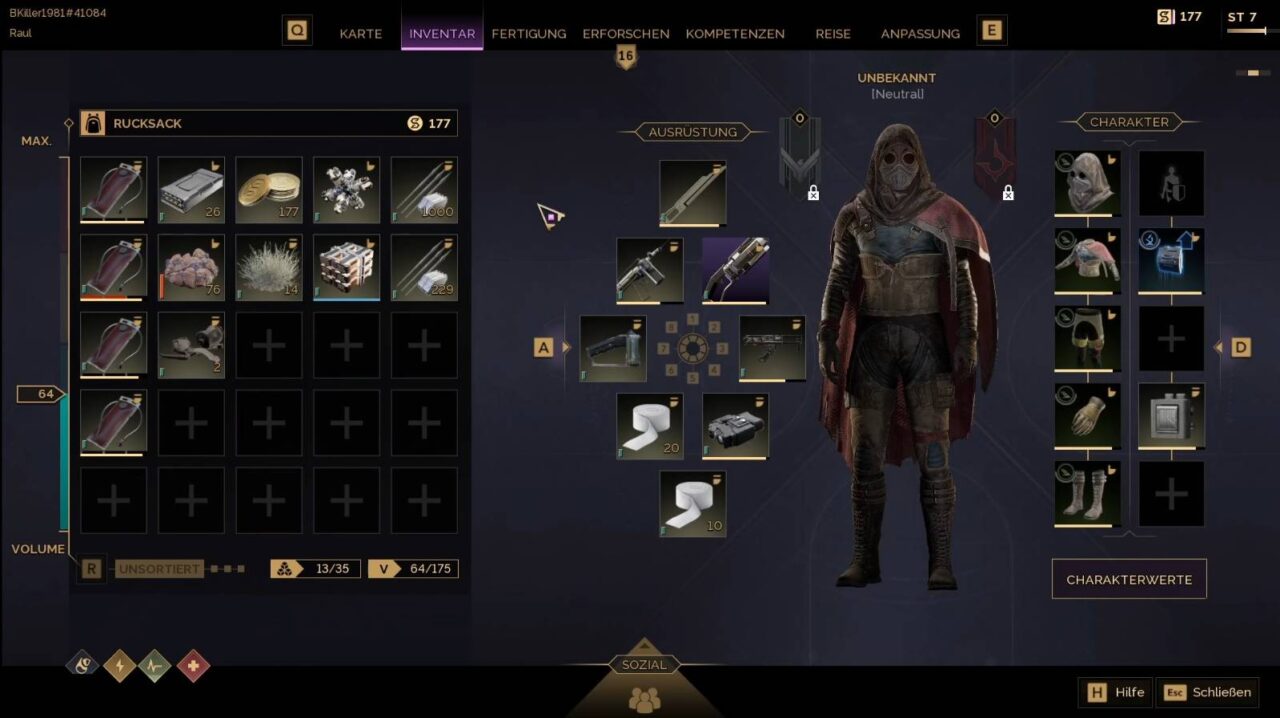Select the gloves armor slot
1280x718 pixels.
point(1087,415)
